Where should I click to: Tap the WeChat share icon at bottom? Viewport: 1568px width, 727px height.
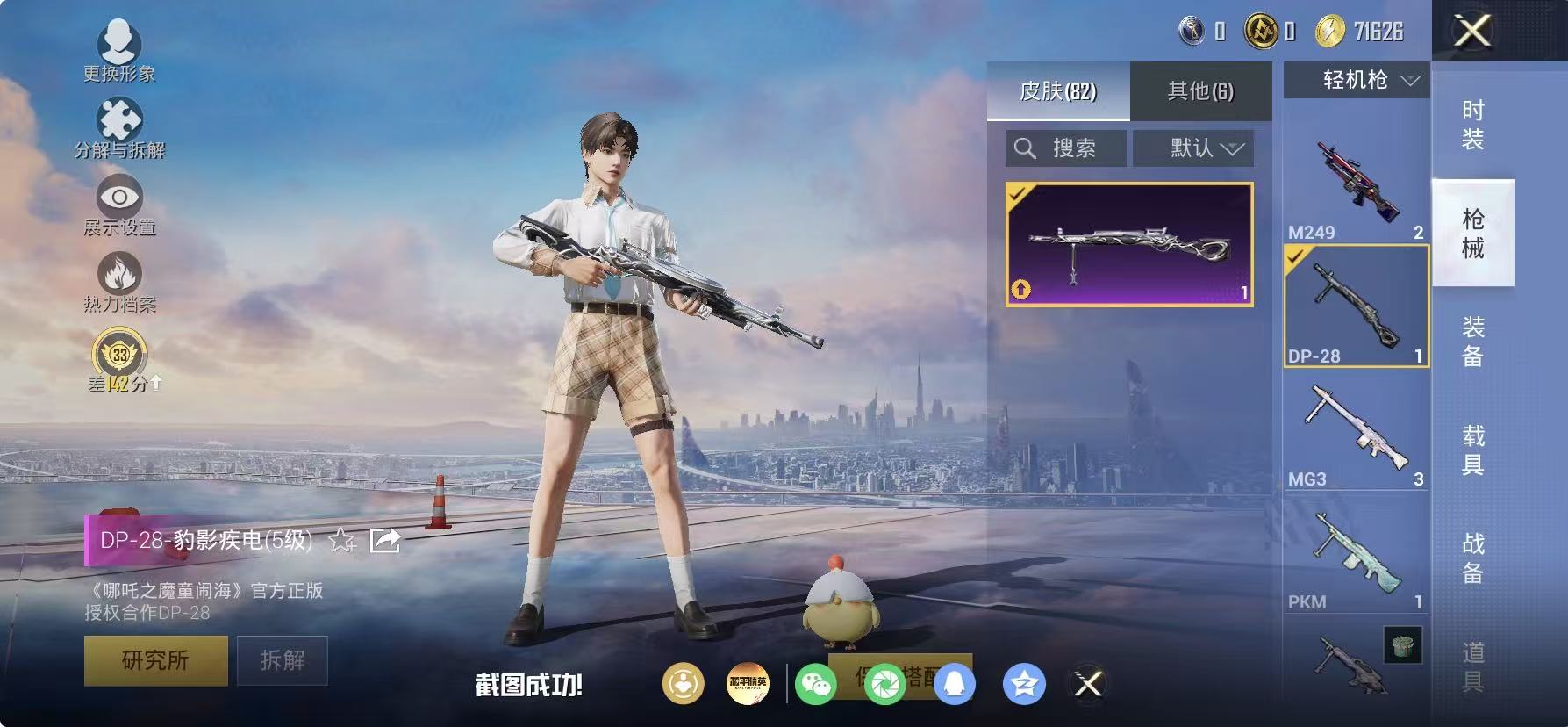tap(818, 683)
